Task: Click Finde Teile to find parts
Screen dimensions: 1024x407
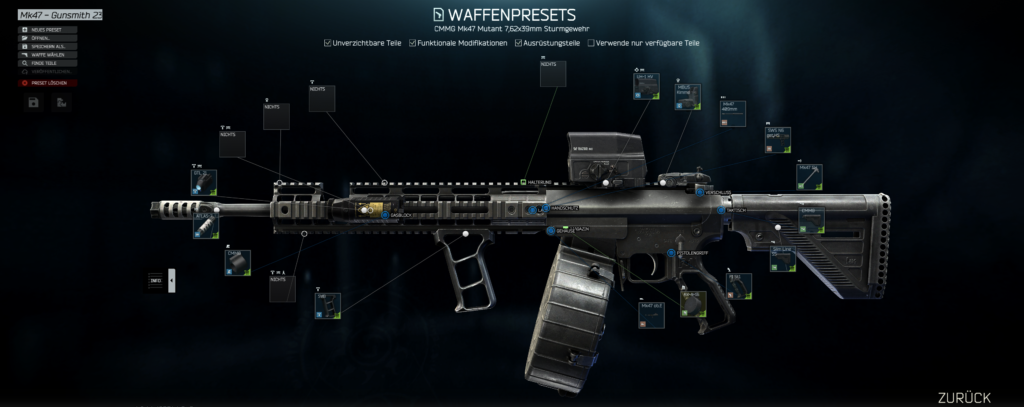Action: (x=48, y=62)
